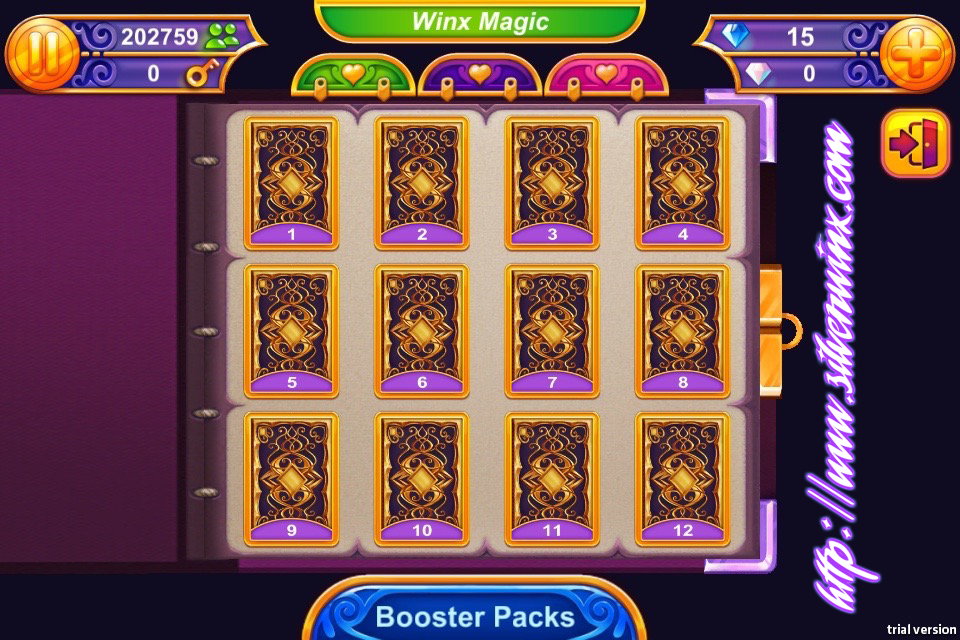Pick card number 9
The image size is (960, 640).
[x=291, y=477]
